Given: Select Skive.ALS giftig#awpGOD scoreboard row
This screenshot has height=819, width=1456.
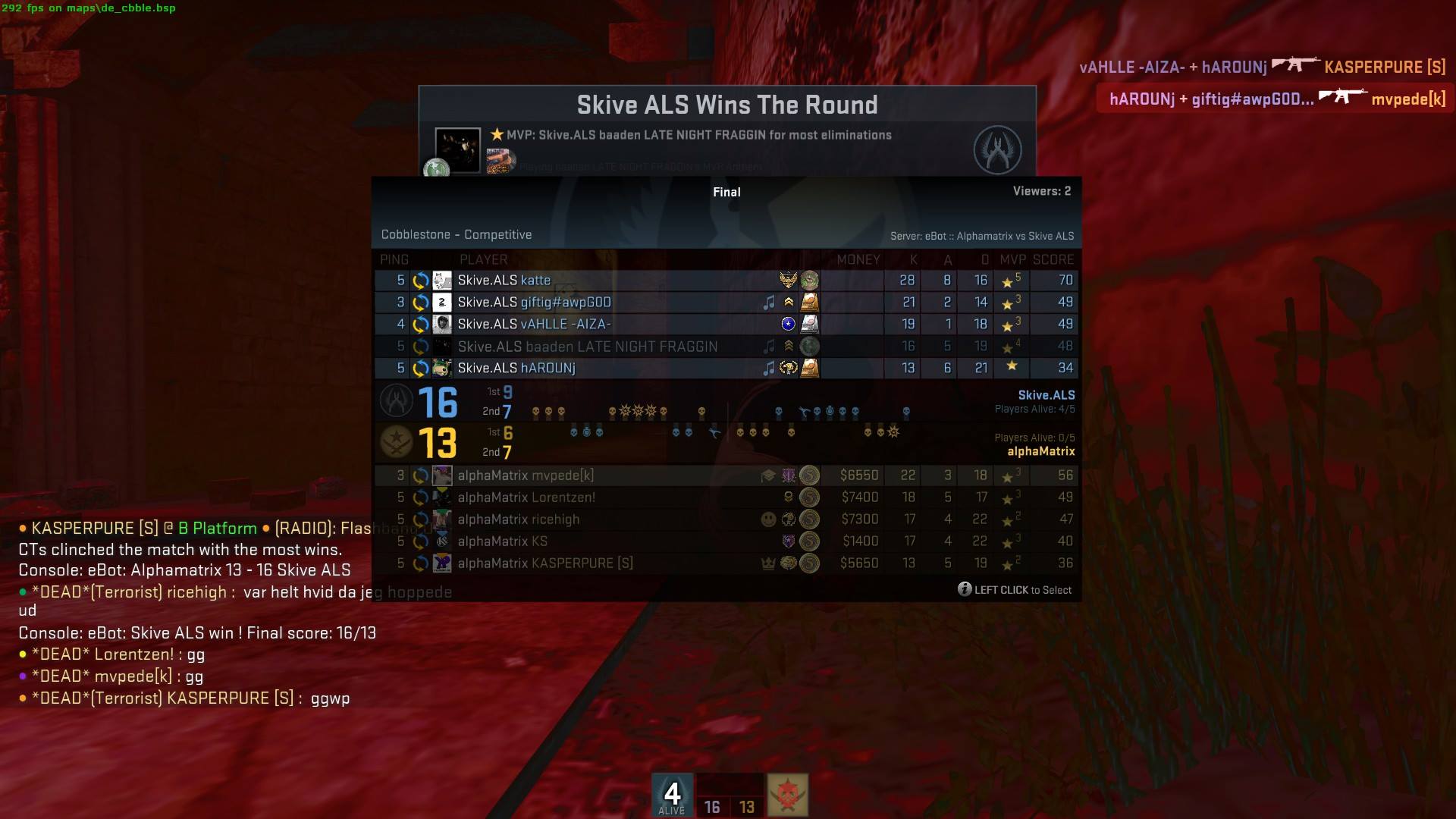Looking at the screenshot, I should (x=607, y=303).
